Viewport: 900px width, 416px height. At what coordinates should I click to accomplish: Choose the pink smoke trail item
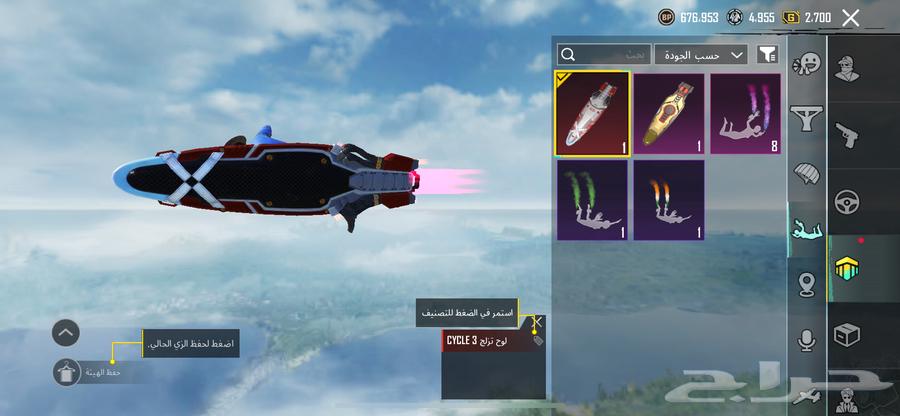(x=745, y=111)
